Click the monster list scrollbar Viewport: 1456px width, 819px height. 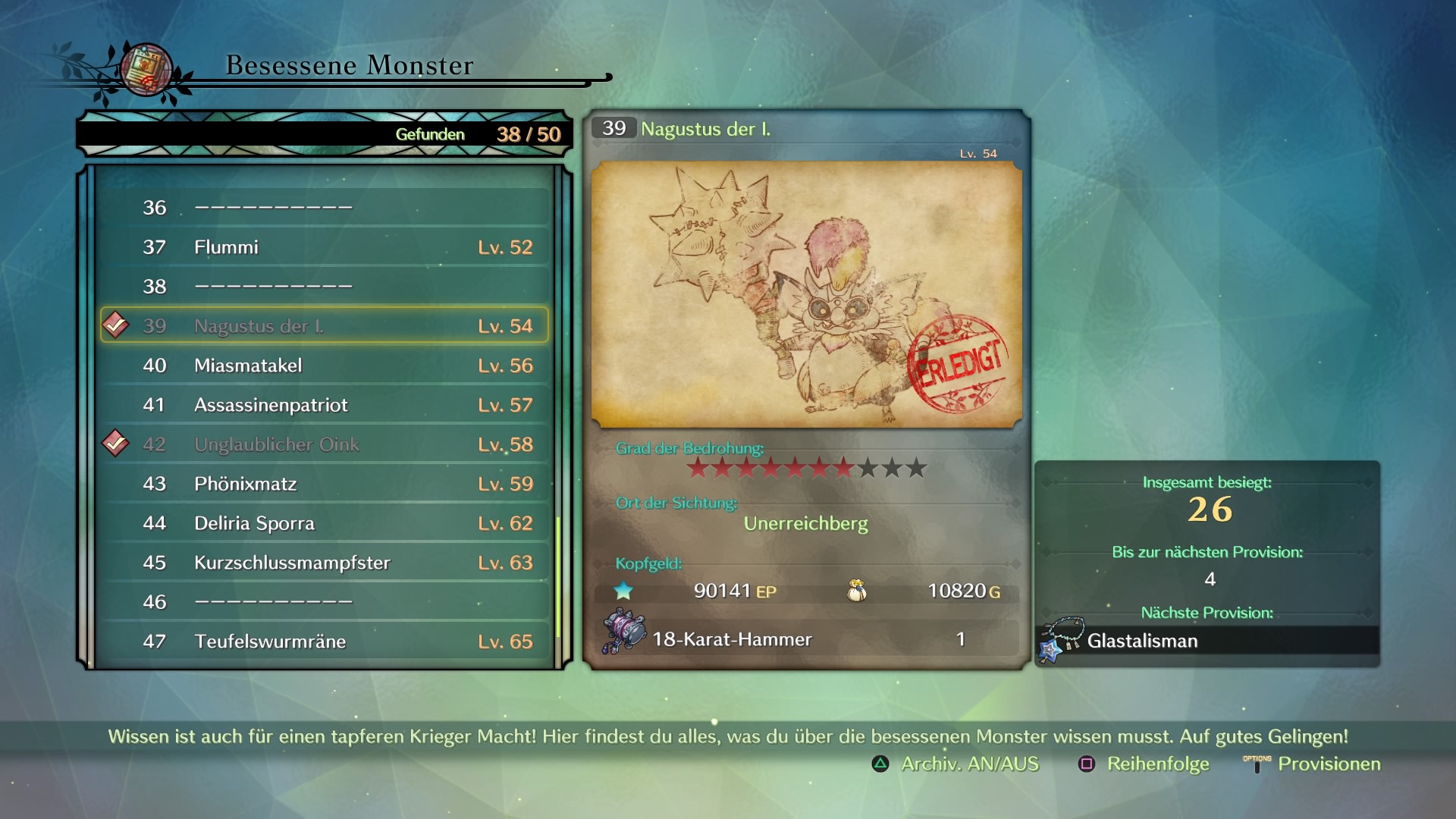tap(559, 576)
